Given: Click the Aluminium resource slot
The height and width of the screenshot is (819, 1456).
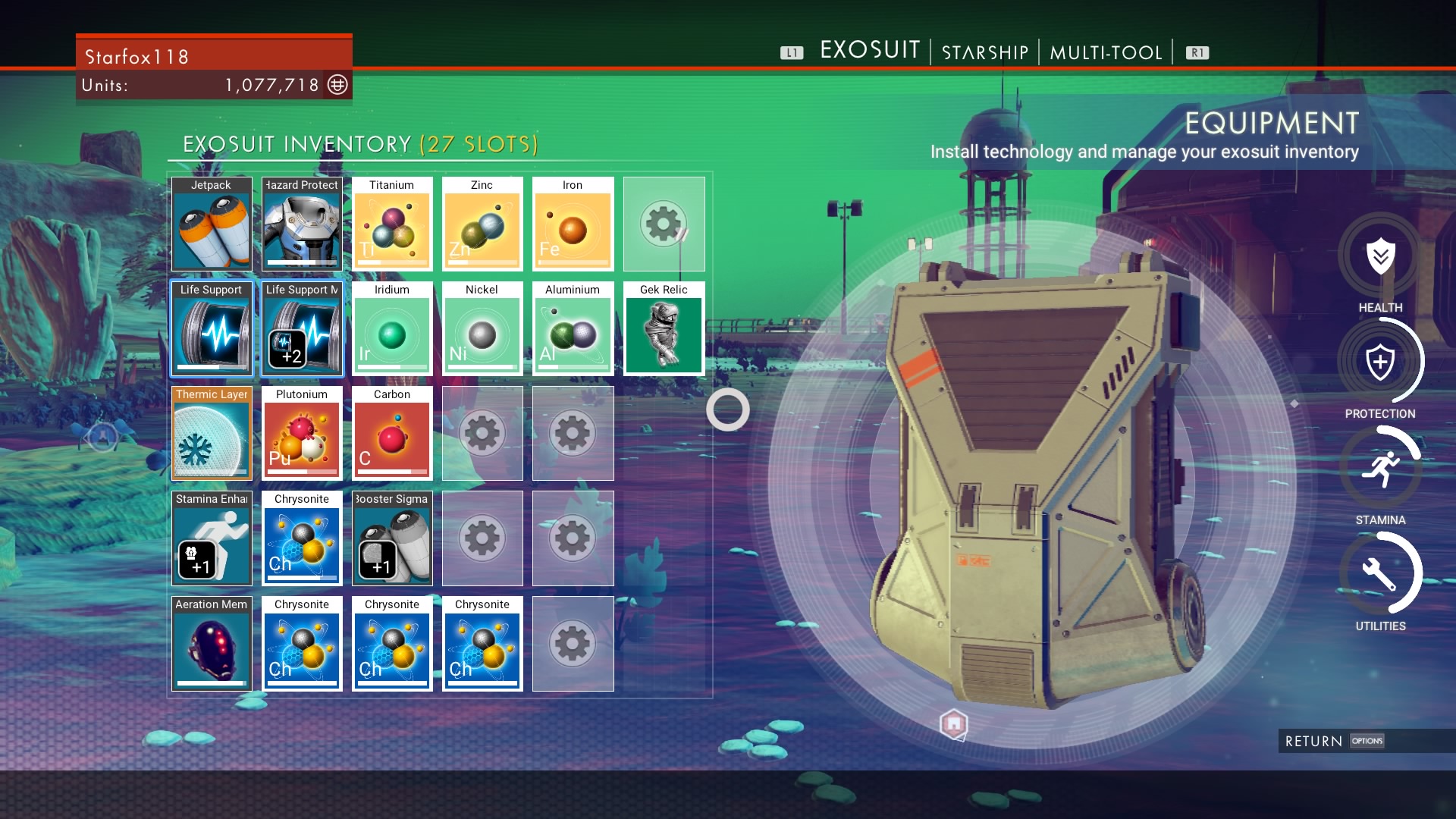Looking at the screenshot, I should (573, 329).
